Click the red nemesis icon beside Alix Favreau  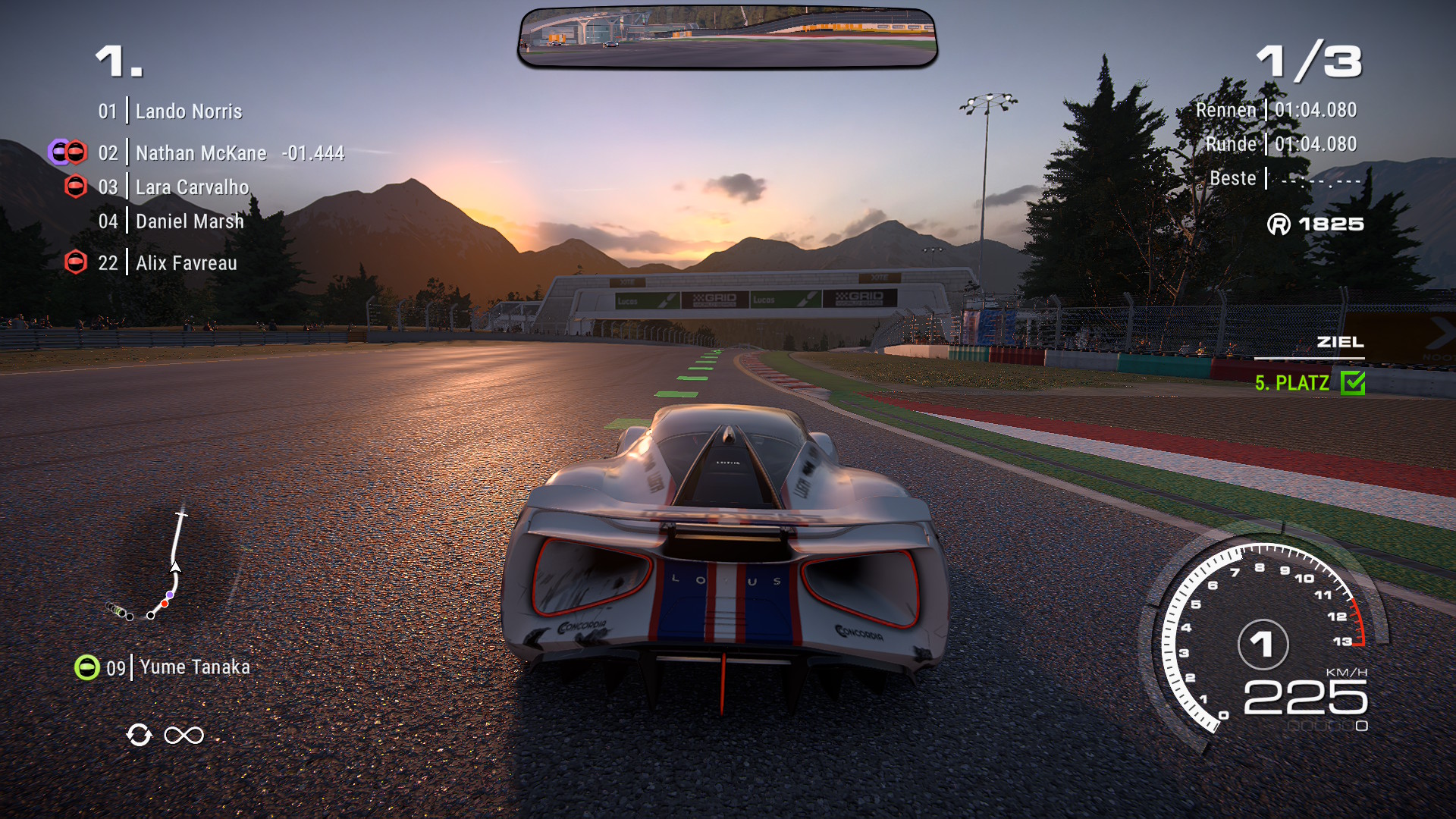coord(76,262)
